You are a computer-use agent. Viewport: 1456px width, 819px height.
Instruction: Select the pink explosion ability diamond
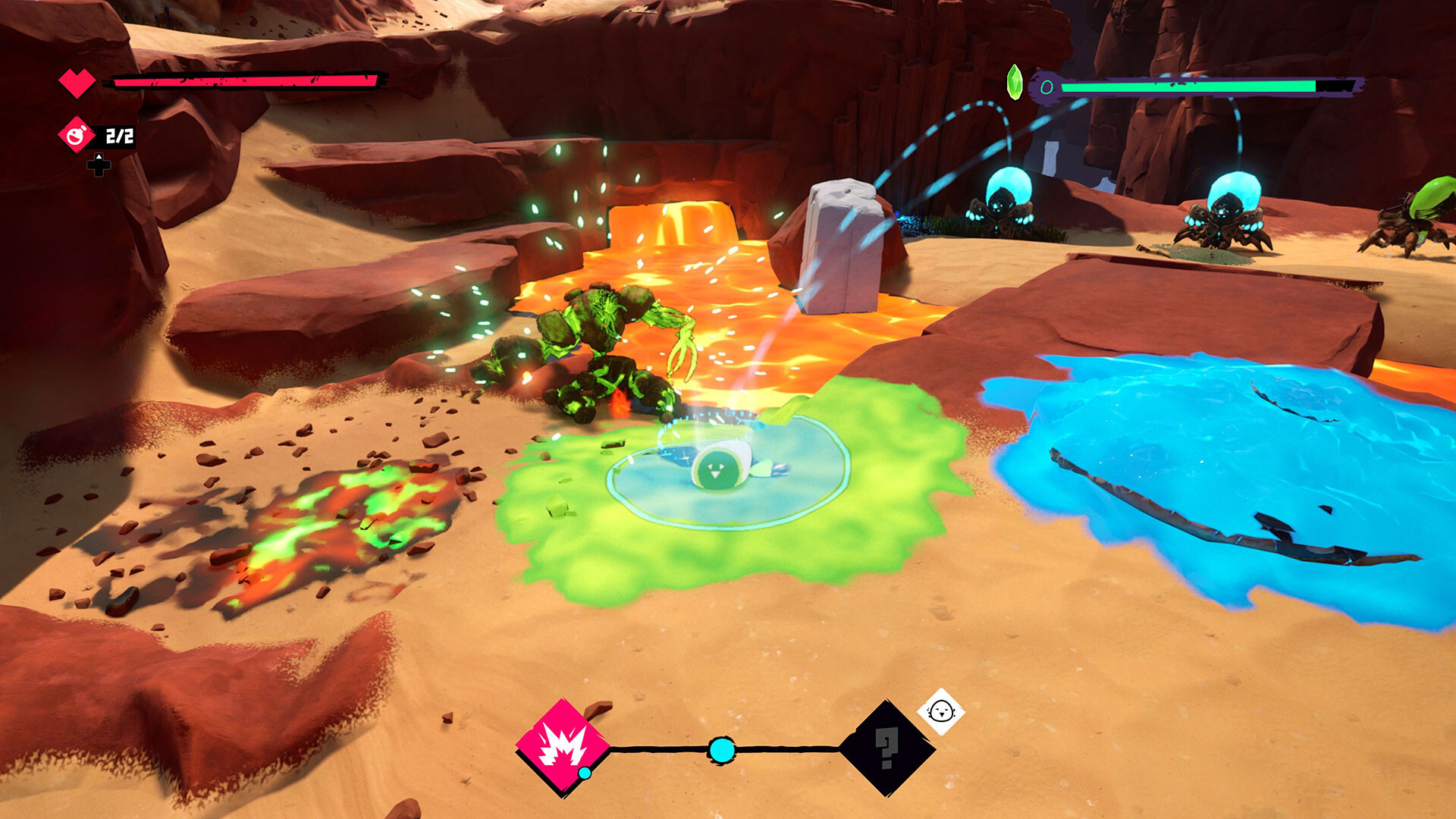[563, 747]
